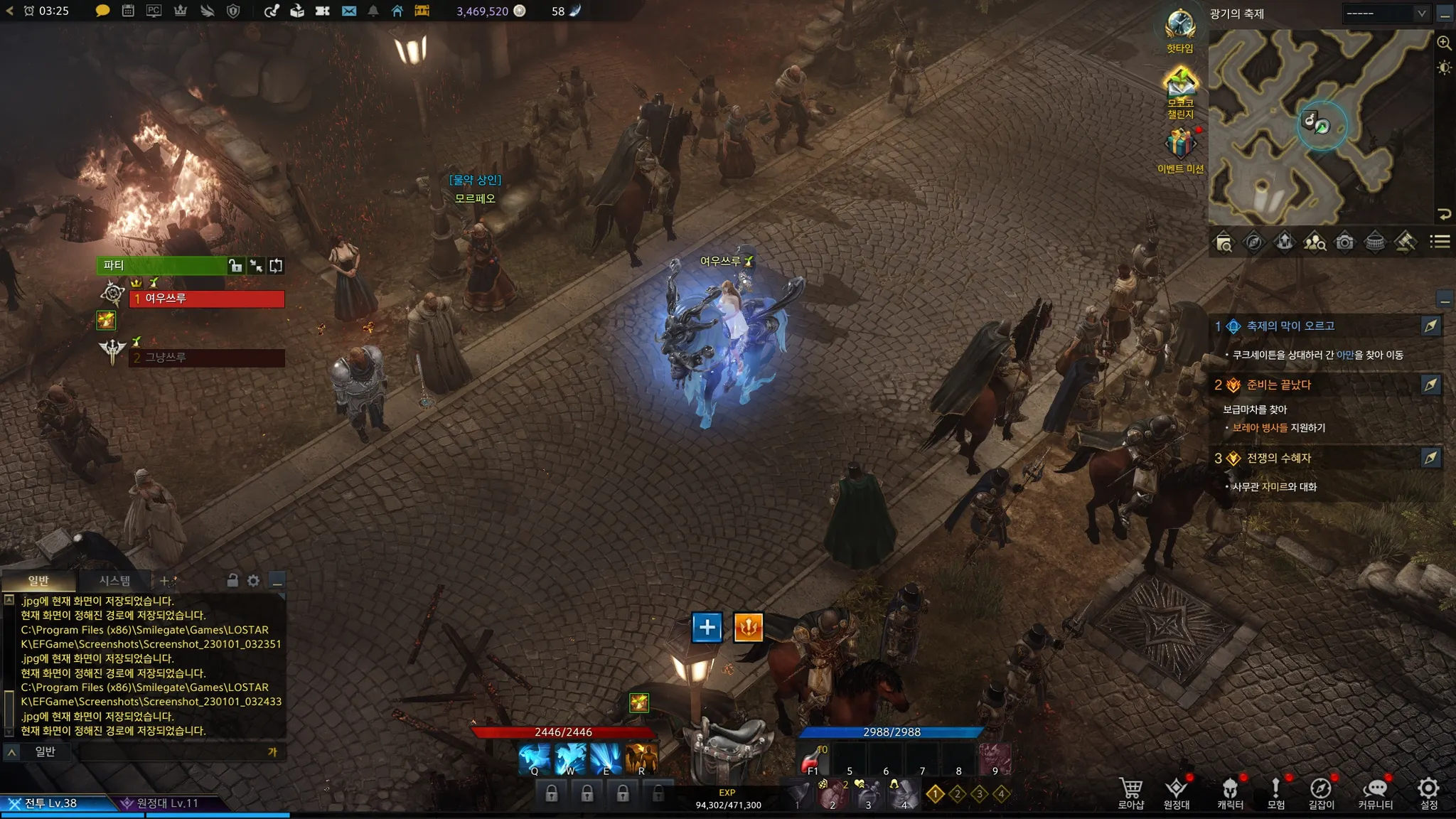Click the 핫타임 event icon

coord(1180,28)
